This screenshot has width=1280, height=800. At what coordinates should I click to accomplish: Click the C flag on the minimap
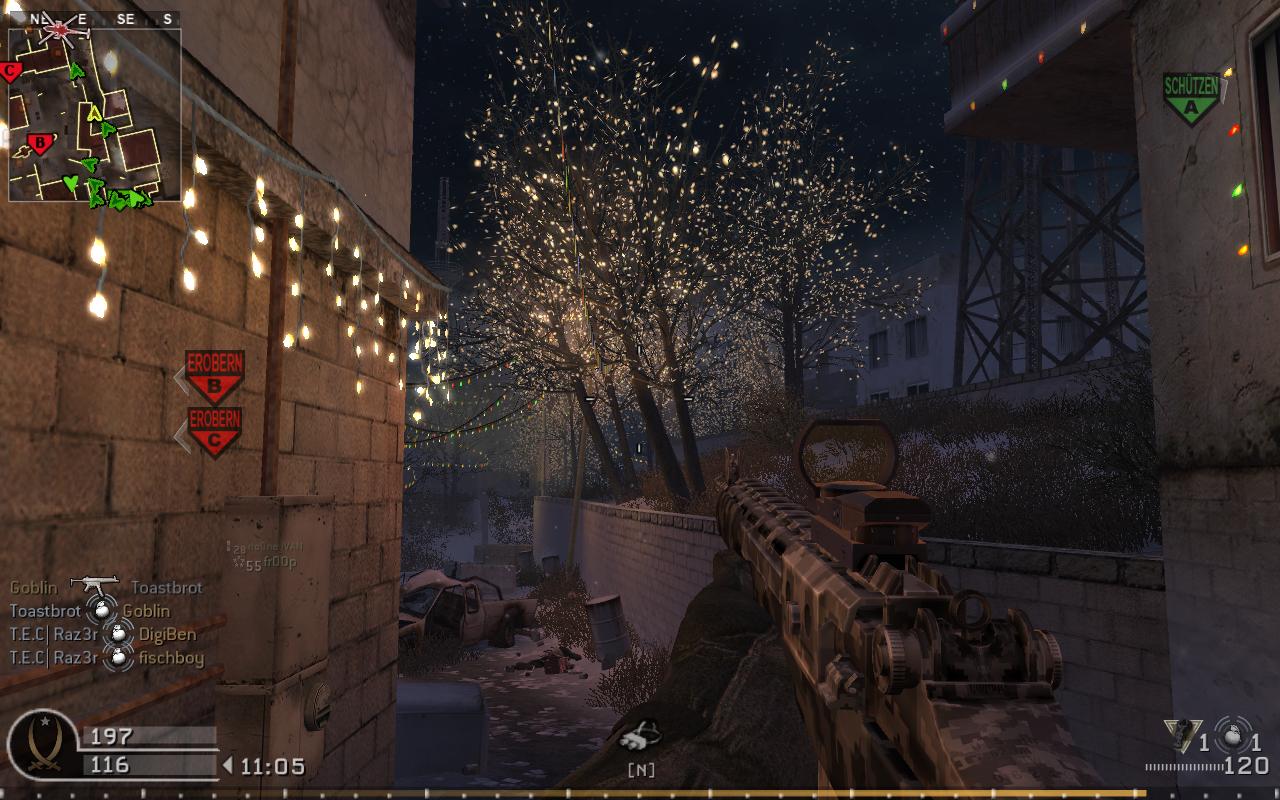12,71
